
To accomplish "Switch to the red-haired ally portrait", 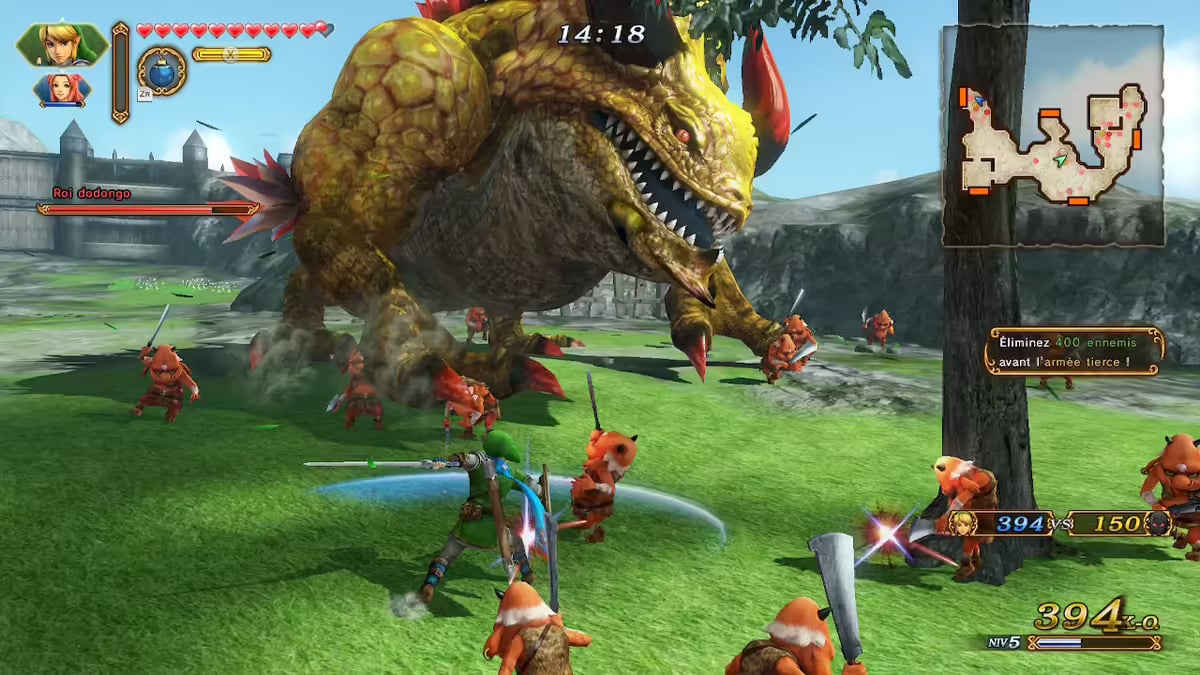I will [x=61, y=89].
